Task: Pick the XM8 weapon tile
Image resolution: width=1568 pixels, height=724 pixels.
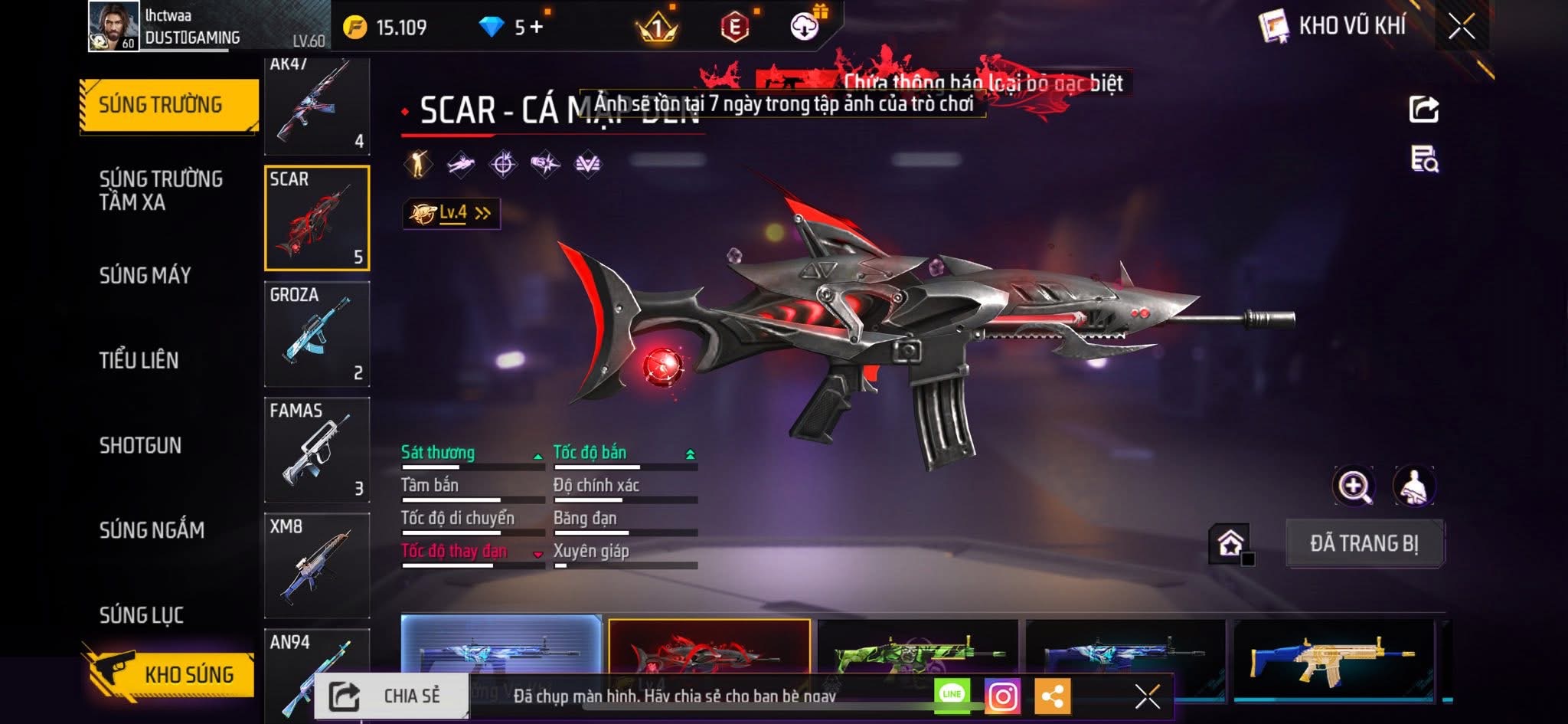Action: (x=317, y=565)
